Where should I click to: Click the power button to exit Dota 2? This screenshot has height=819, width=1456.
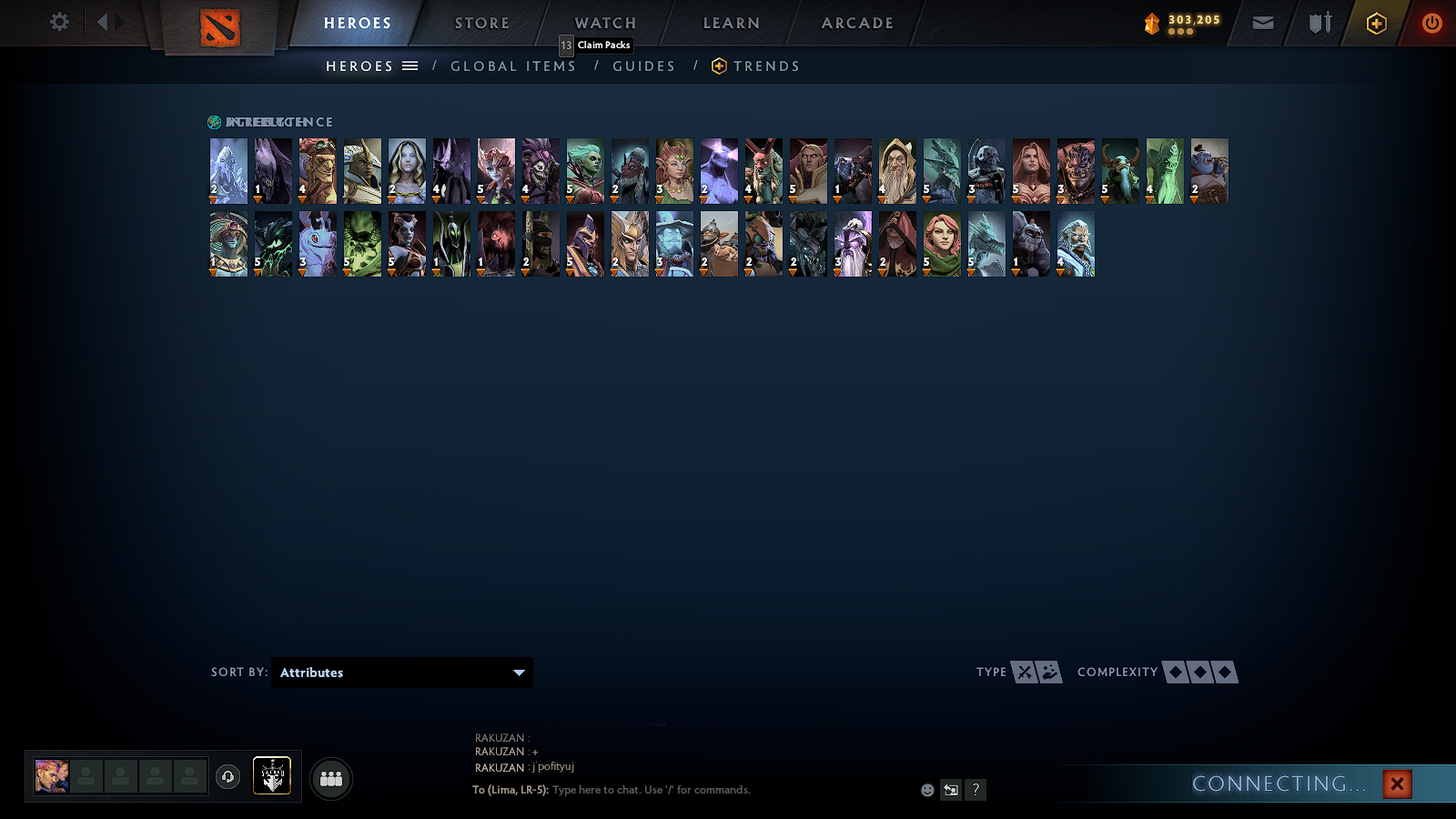1431,22
